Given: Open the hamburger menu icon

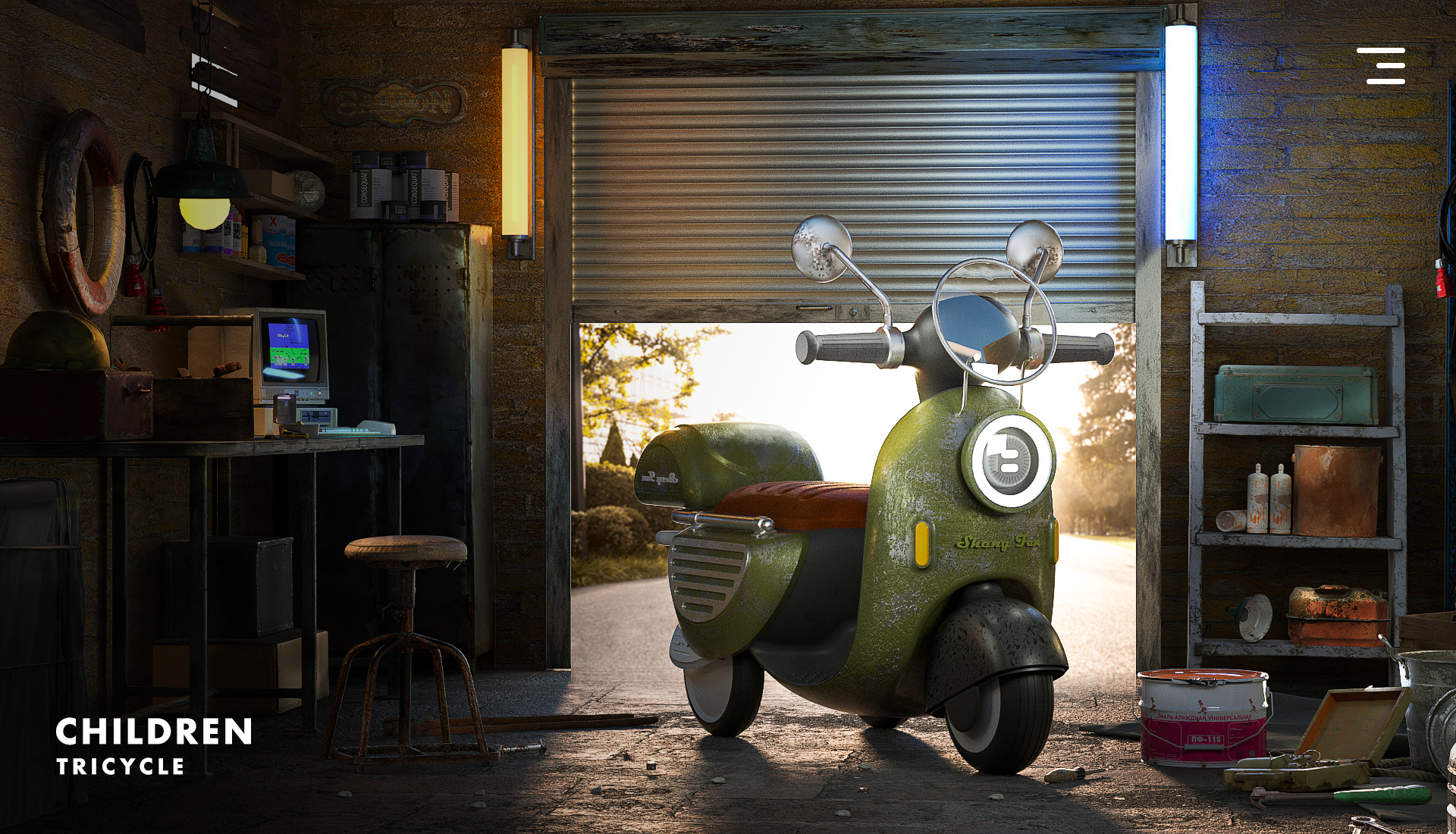Looking at the screenshot, I should coord(1382,66).
